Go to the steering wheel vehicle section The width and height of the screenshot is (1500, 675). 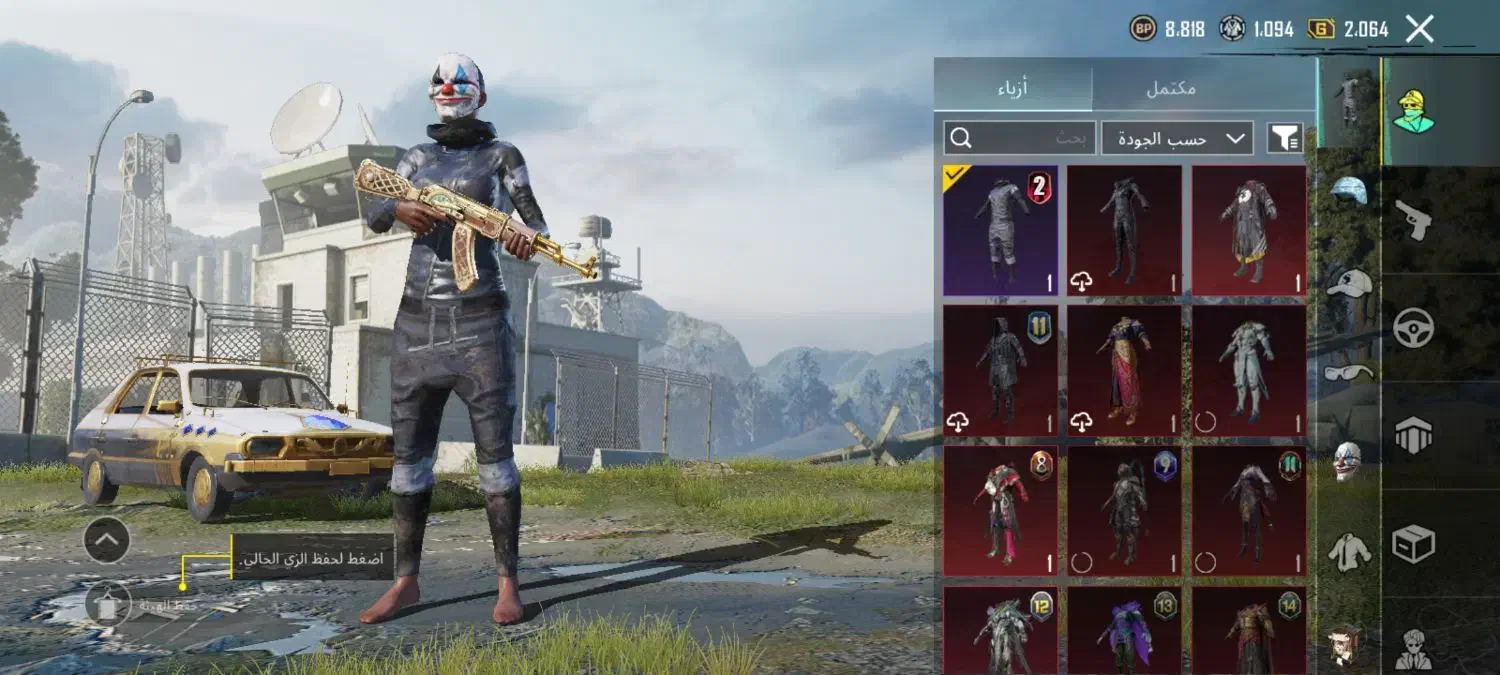click(x=1414, y=328)
